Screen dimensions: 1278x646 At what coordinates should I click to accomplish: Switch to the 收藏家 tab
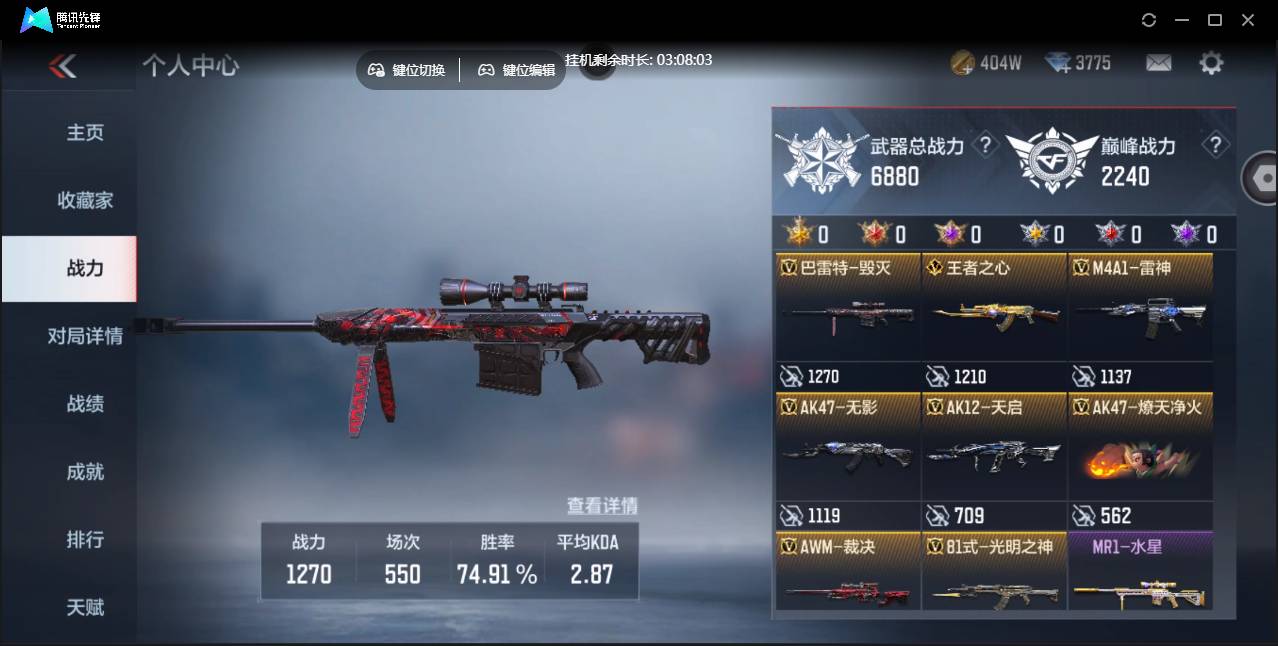[x=85, y=200]
